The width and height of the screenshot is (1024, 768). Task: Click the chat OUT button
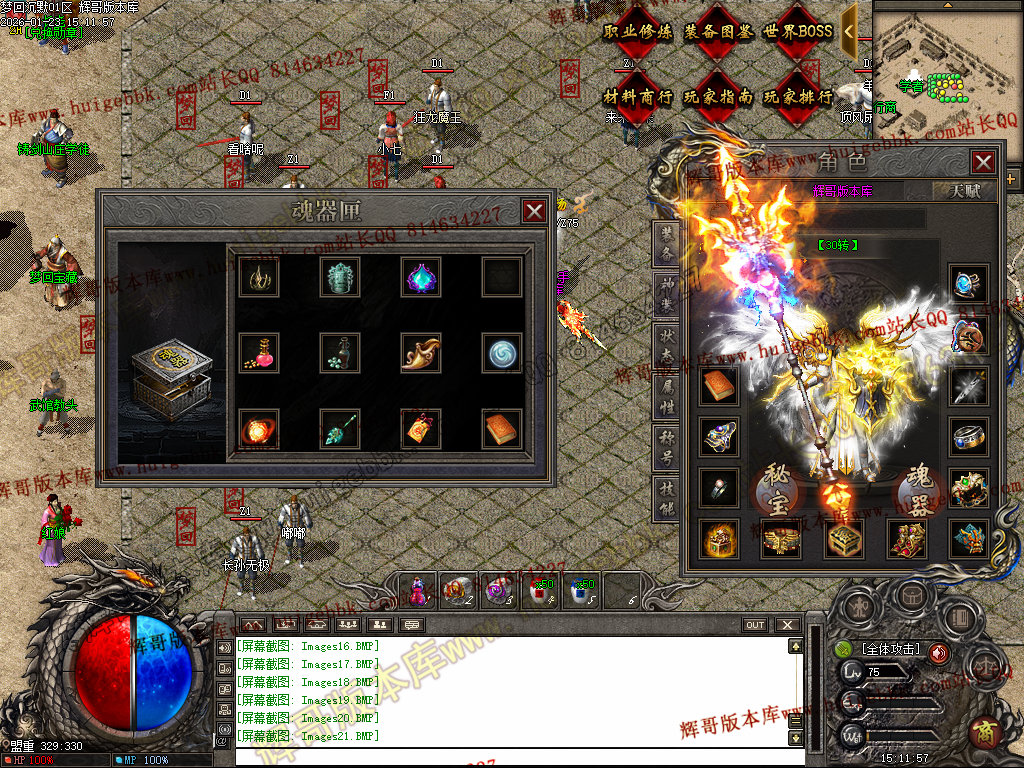[755, 625]
